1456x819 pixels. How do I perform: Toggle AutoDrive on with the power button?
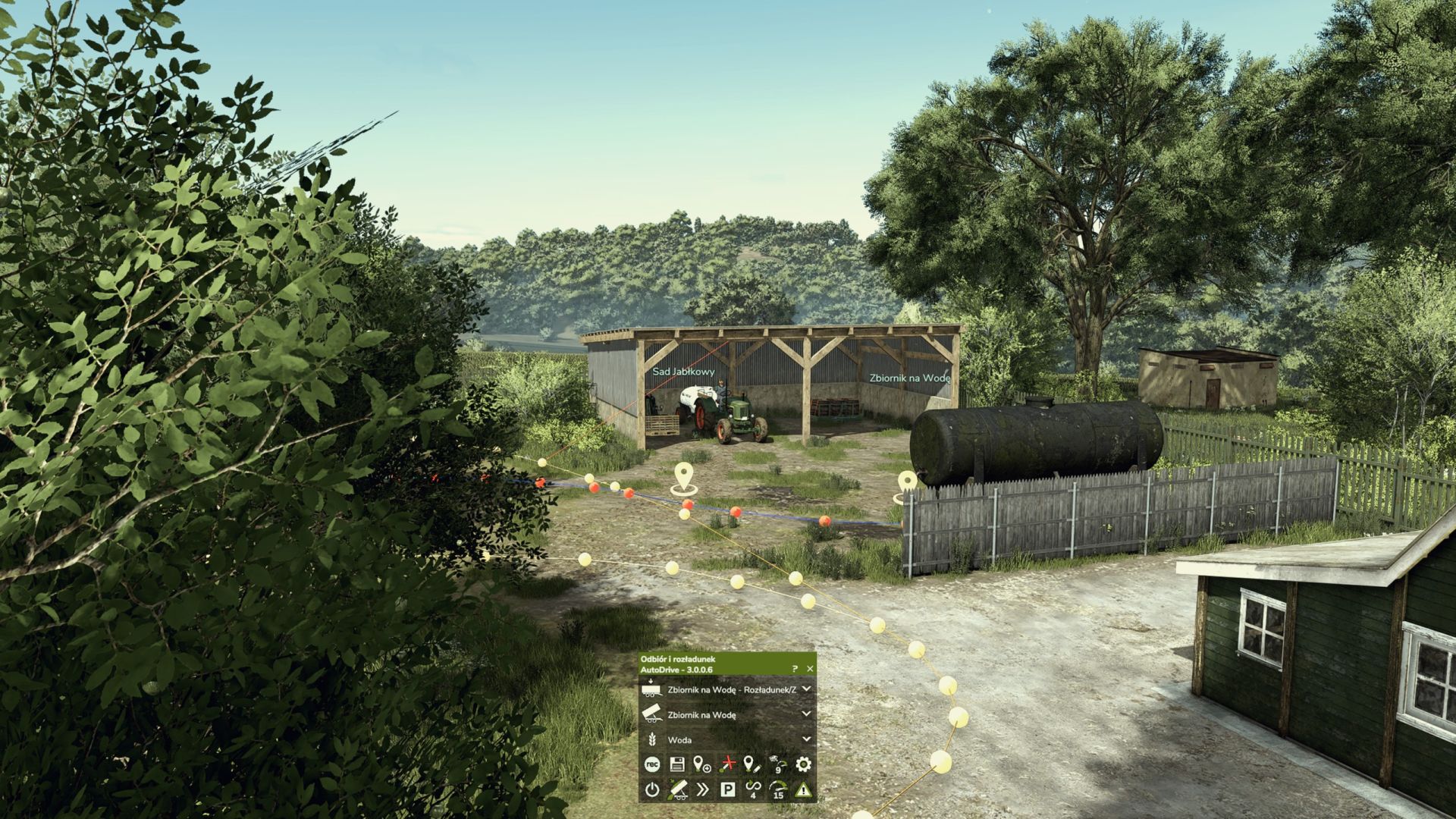[x=653, y=789]
